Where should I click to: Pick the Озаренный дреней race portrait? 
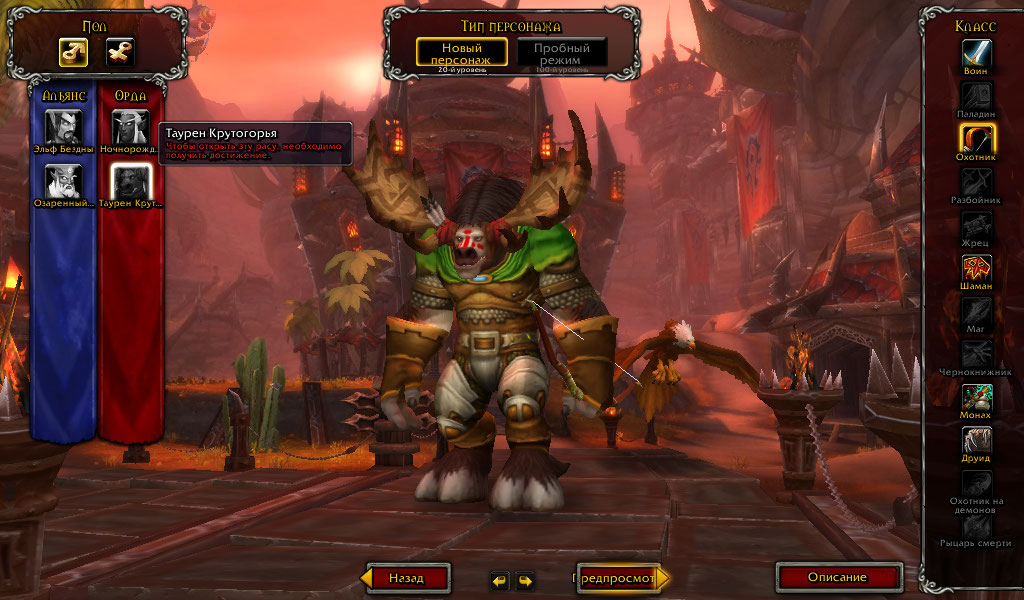pyautogui.click(x=64, y=181)
